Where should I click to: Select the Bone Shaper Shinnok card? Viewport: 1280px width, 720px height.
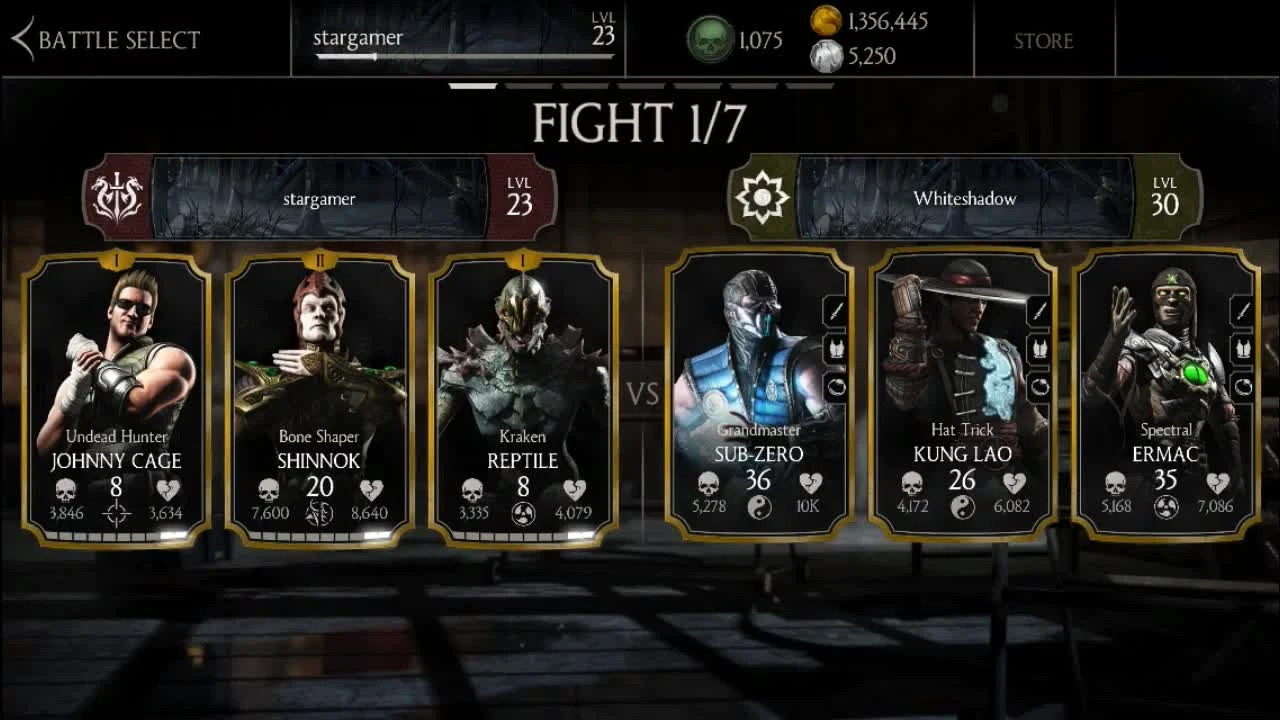[x=318, y=395]
